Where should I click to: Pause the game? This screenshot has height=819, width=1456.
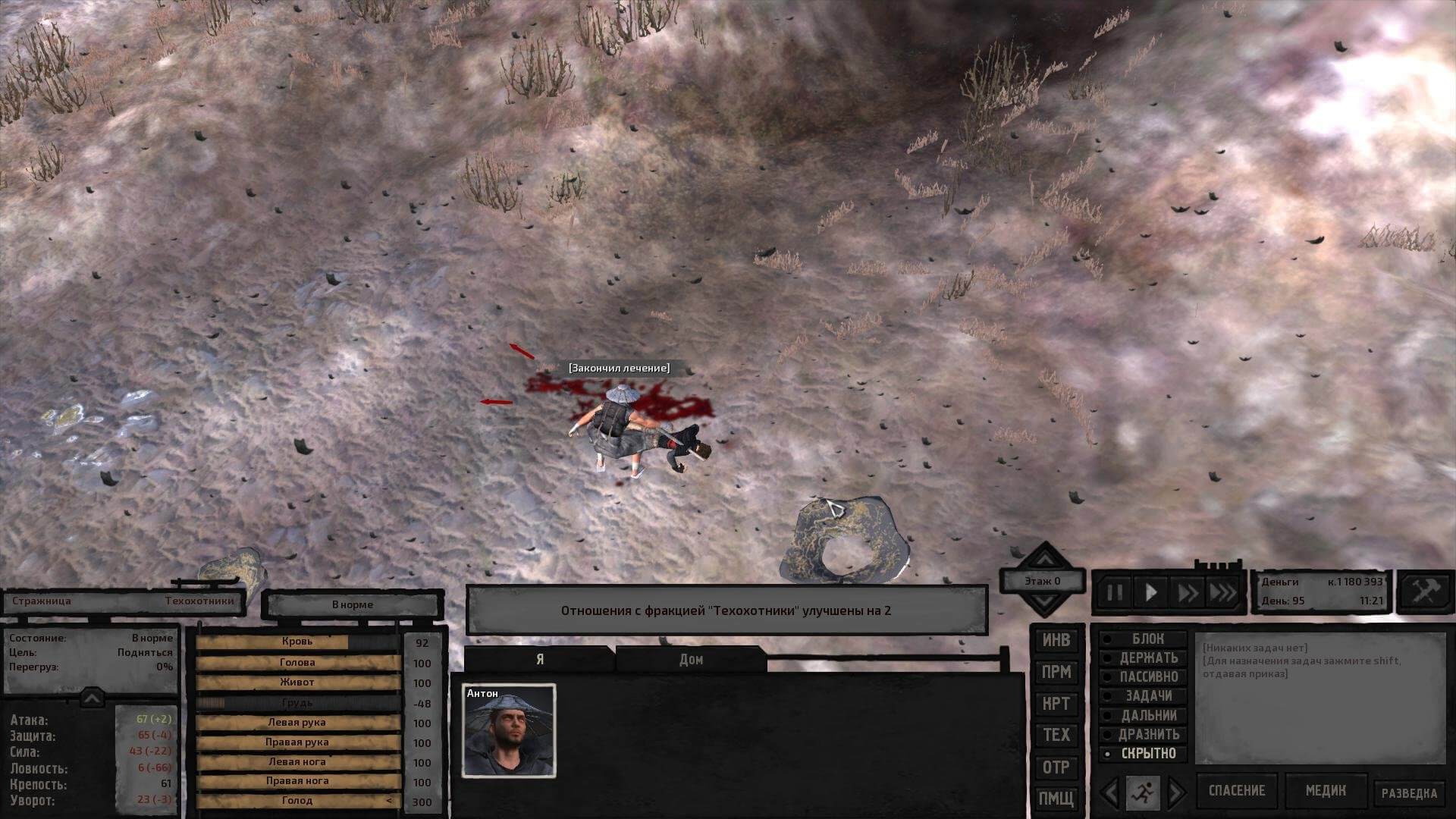click(1115, 592)
